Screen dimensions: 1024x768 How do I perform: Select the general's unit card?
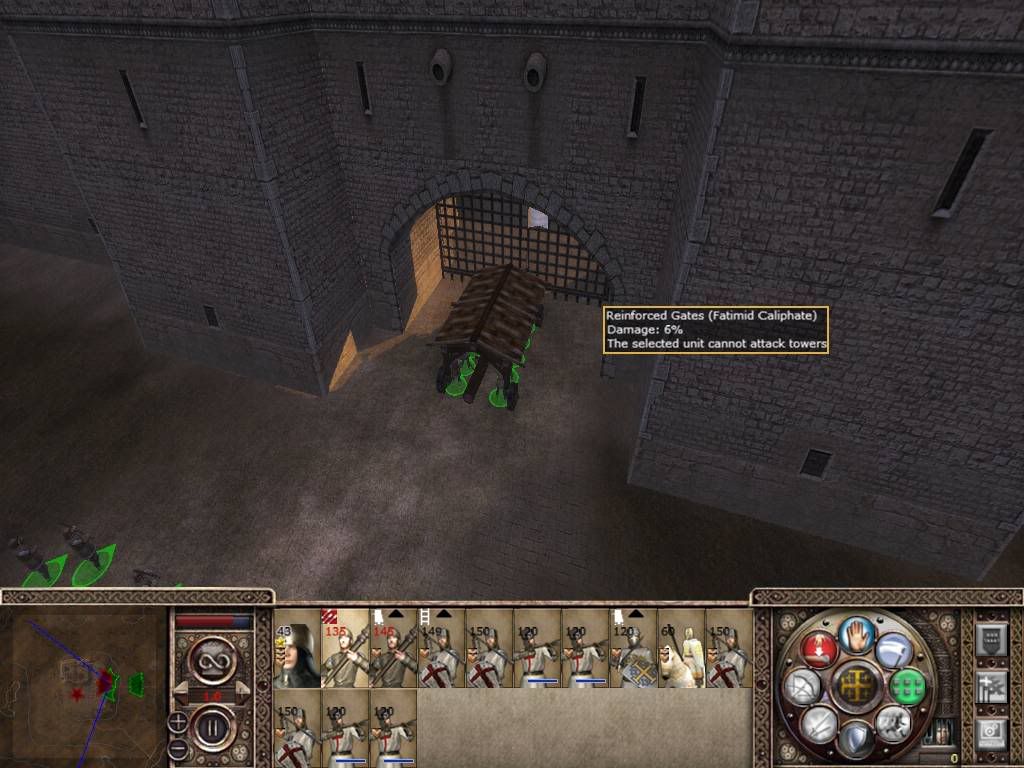click(x=297, y=648)
